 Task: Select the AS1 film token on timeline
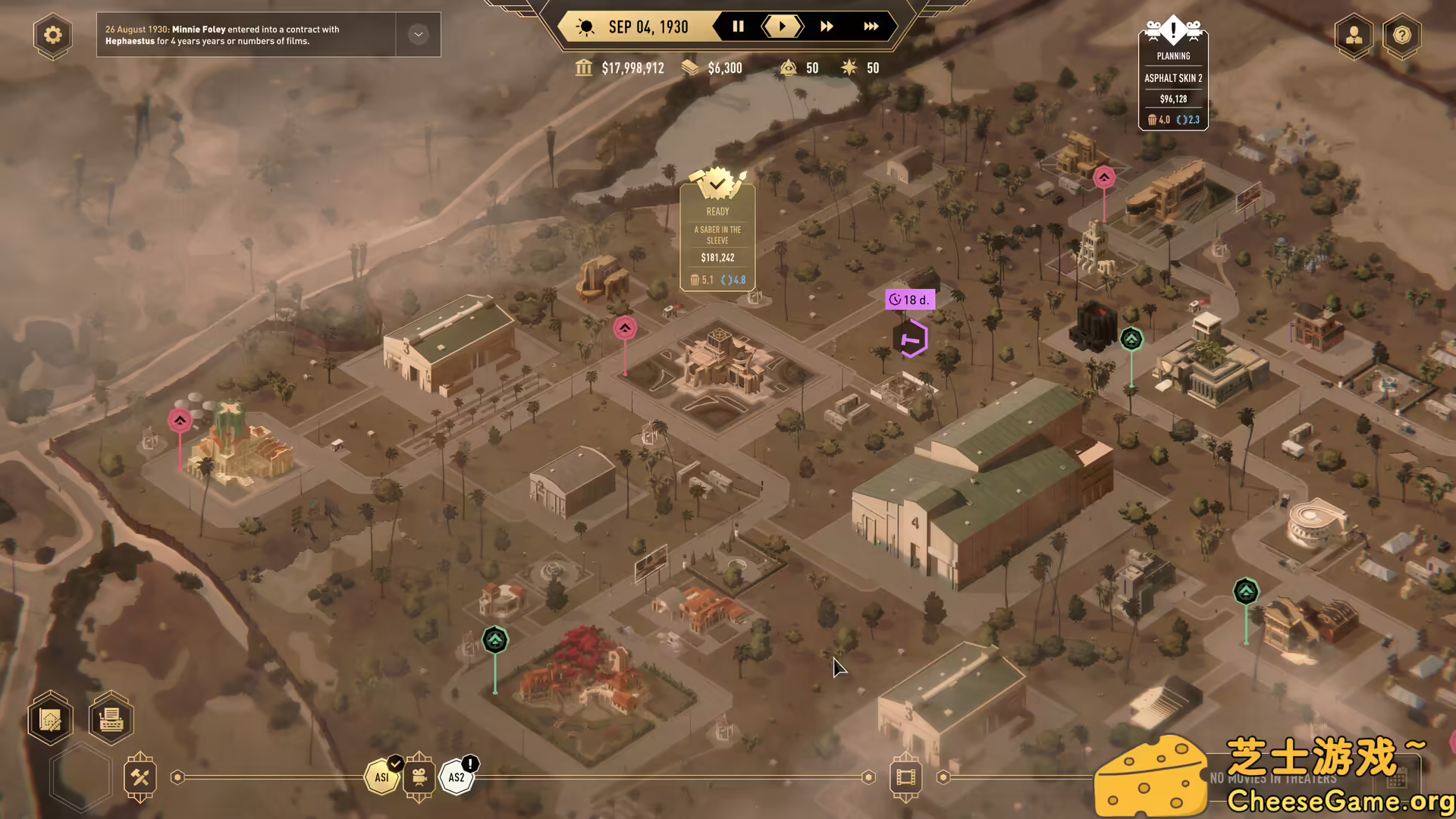click(382, 777)
